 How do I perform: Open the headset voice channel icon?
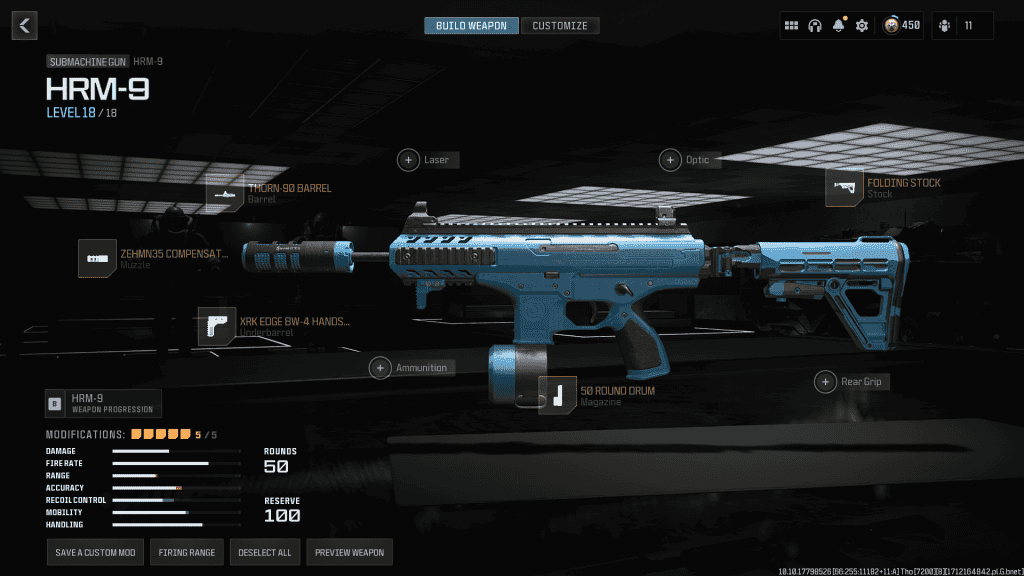(815, 26)
